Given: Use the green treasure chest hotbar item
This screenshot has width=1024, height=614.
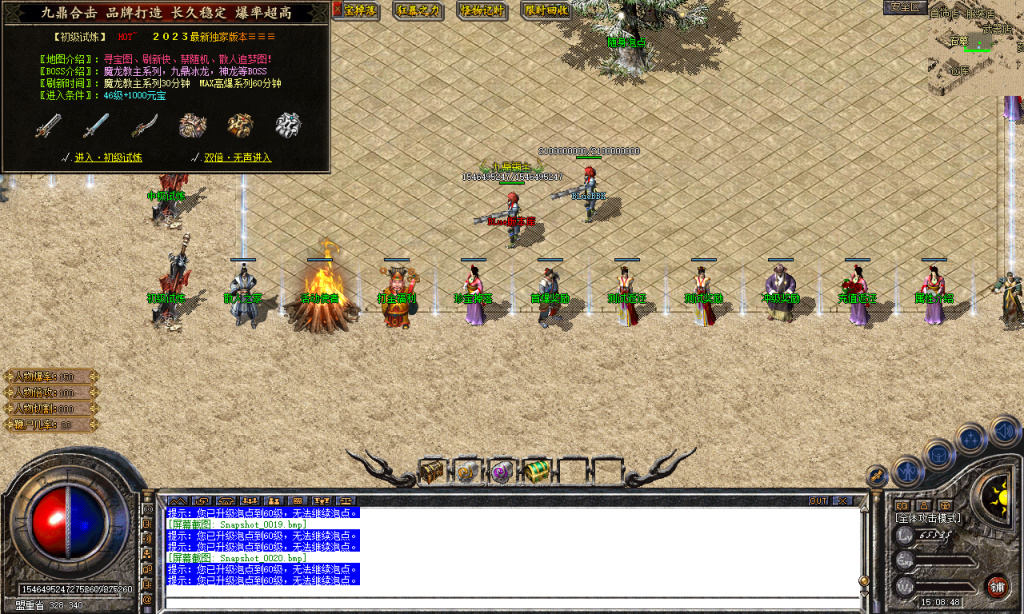Looking at the screenshot, I should (537, 470).
